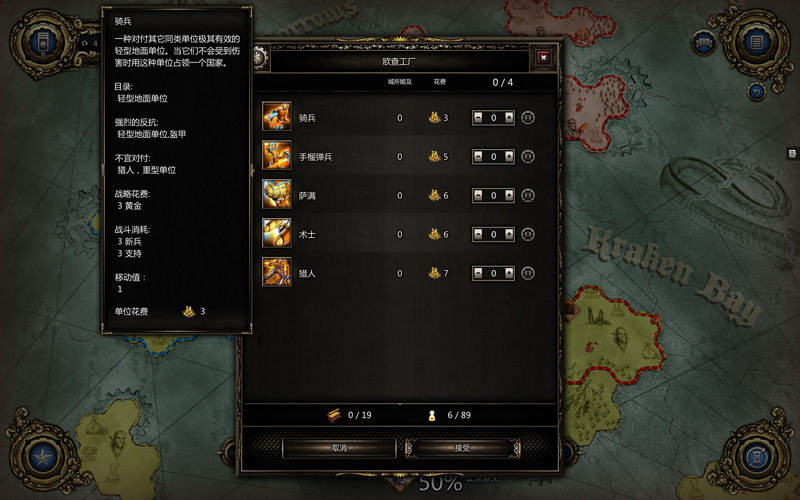Viewport: 800px width, 500px height.
Task: Open the star emblem button
Action: [42, 459]
